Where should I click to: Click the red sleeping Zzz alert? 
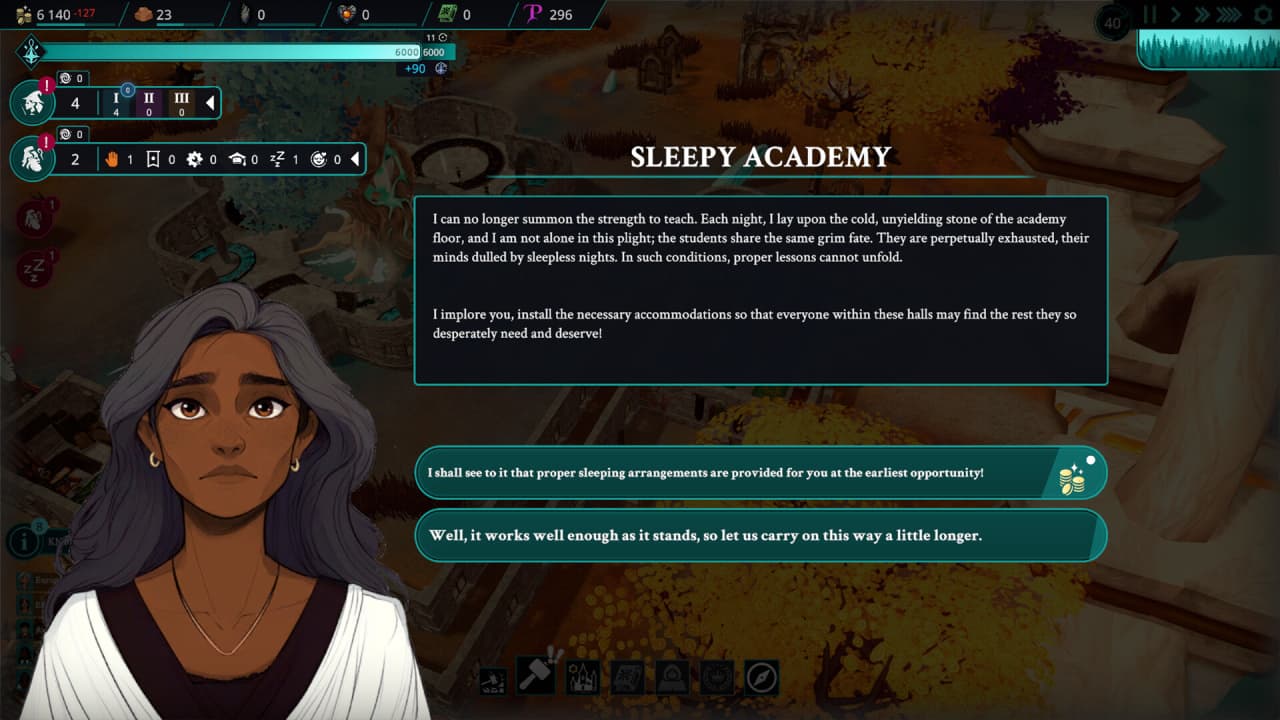(33, 268)
